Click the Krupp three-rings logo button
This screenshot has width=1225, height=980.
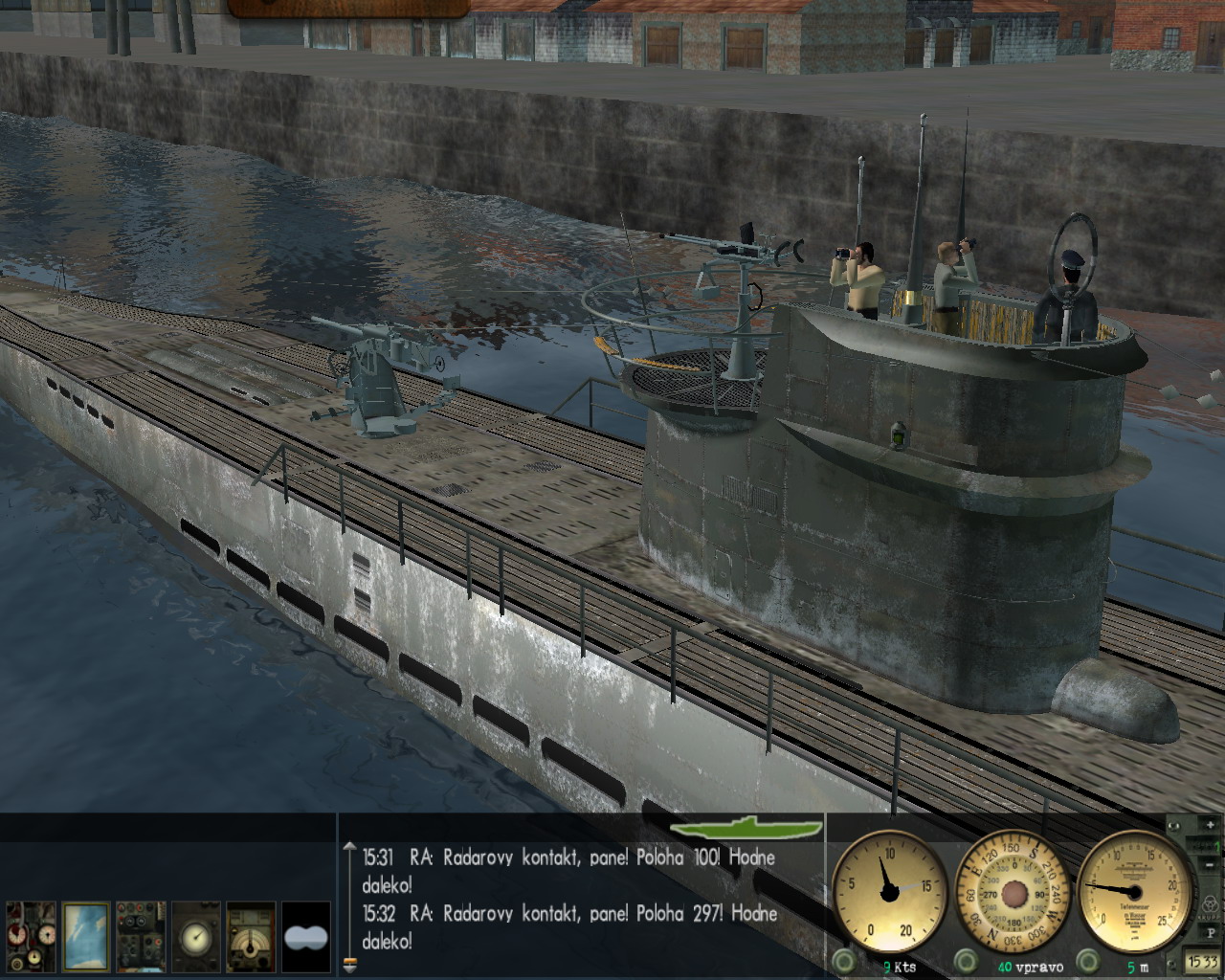coord(1211,903)
